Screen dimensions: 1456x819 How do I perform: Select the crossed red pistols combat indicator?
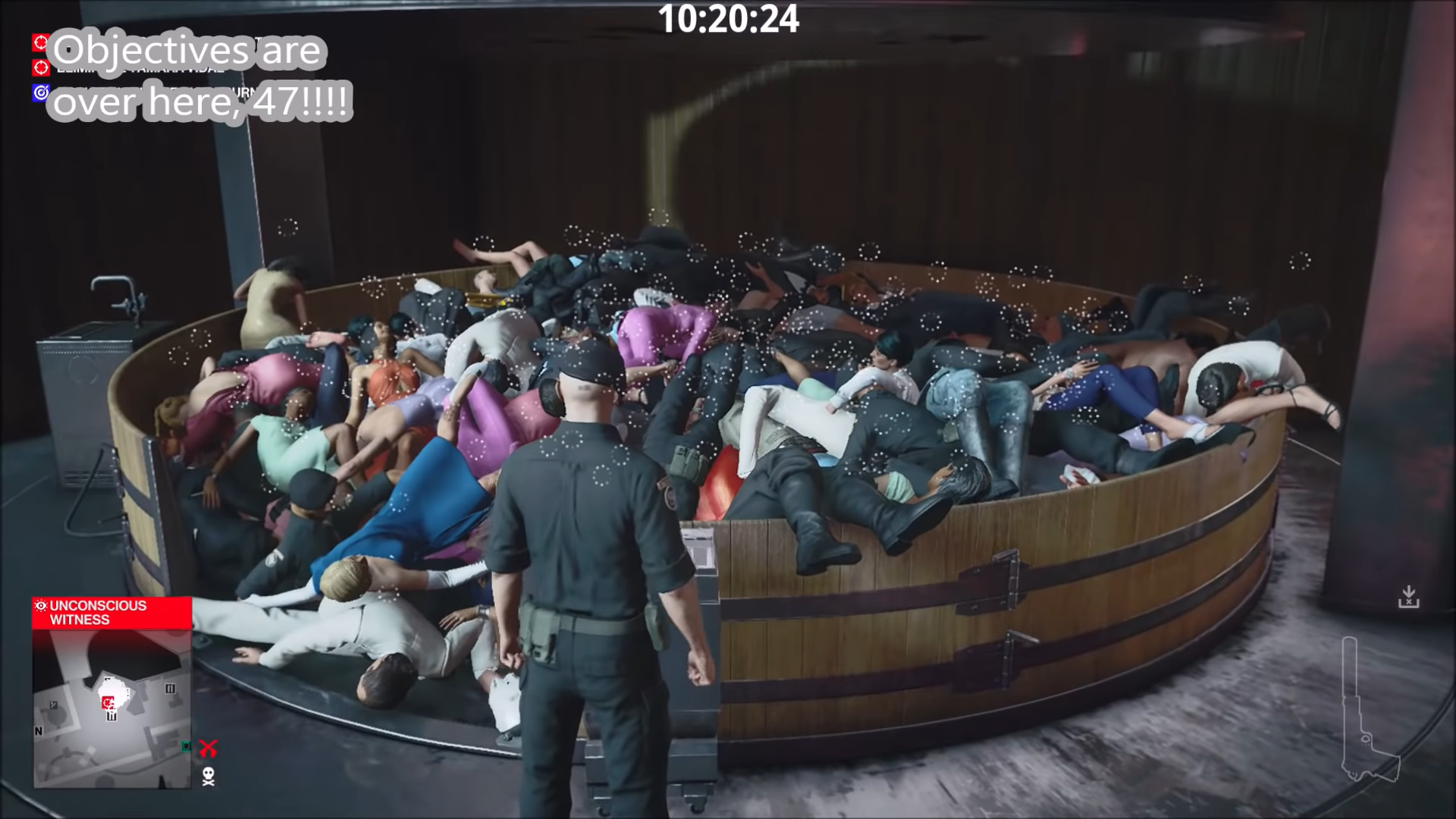pyautogui.click(x=209, y=748)
